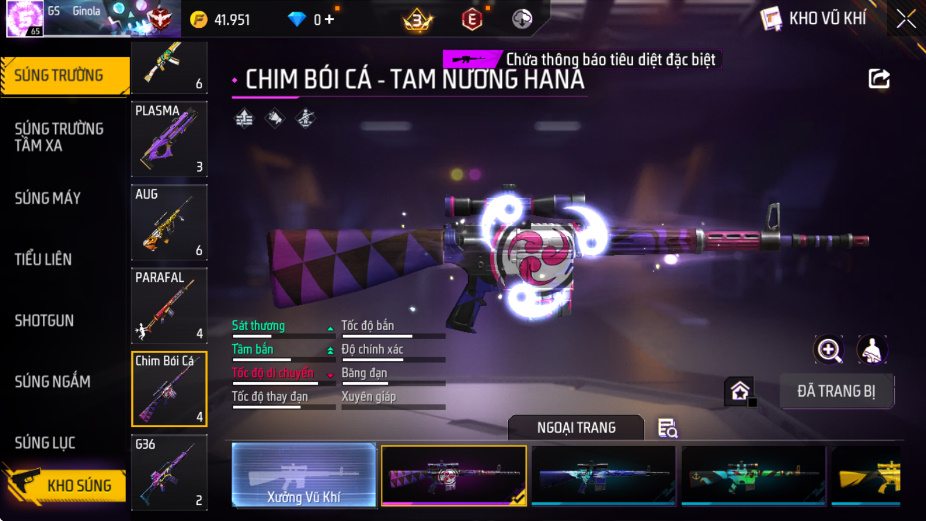Add diamonds with the plus button
Screen dimensions: 926x521
click(x=330, y=20)
